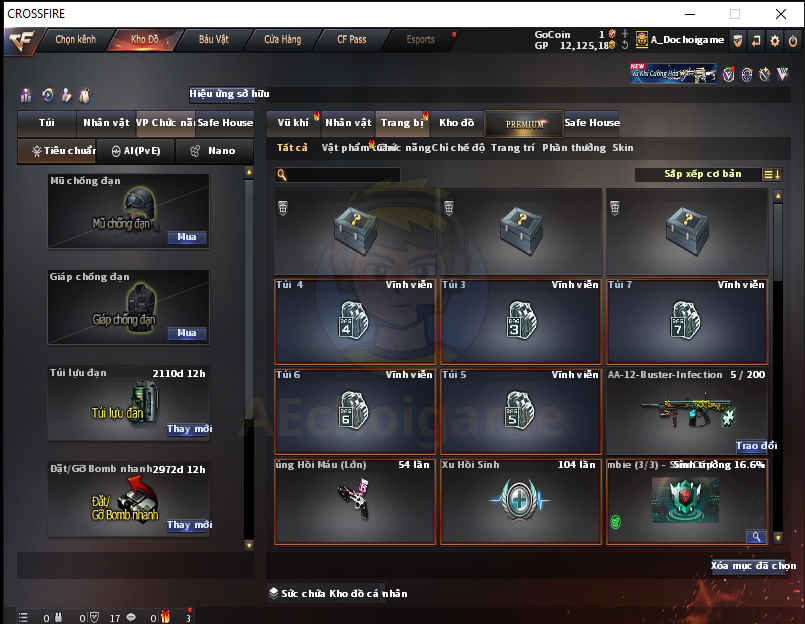This screenshot has width=805, height=624.
Task: Open the Chọn kênh menu
Action: click(x=75, y=40)
